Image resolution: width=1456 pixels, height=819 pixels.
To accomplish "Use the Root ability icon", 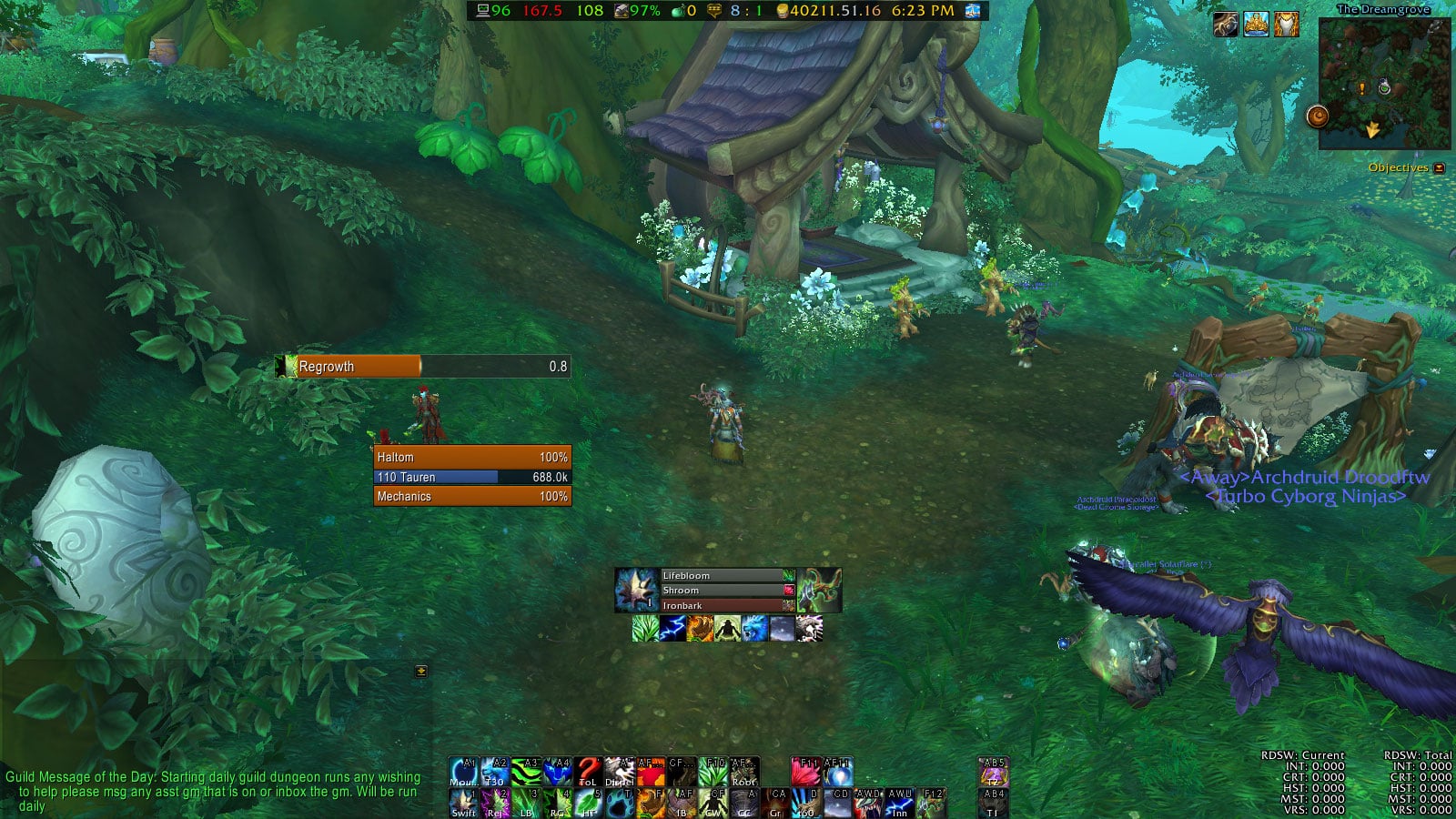I will coord(743,772).
